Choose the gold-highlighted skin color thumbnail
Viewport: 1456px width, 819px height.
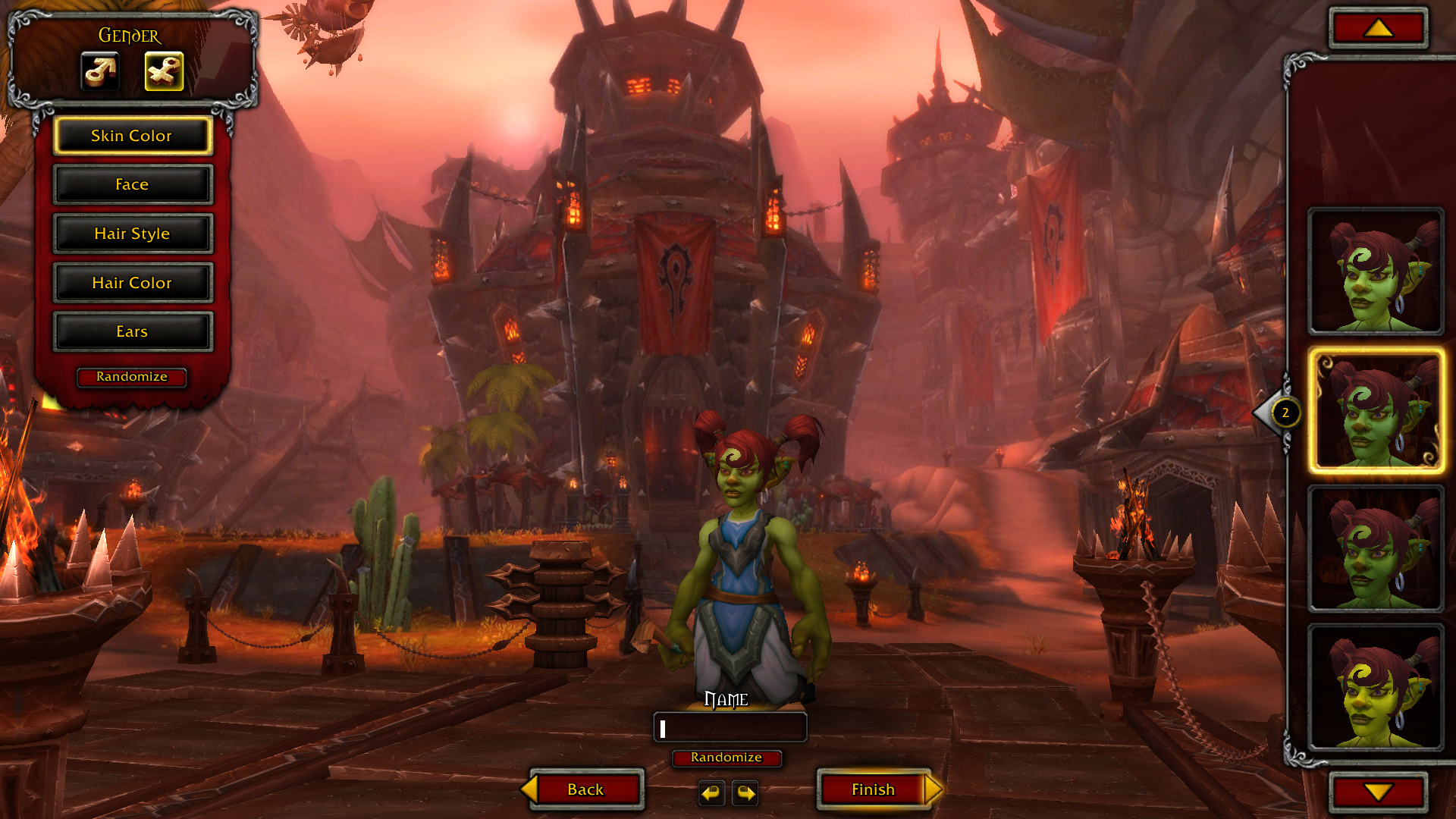pos(1376,412)
